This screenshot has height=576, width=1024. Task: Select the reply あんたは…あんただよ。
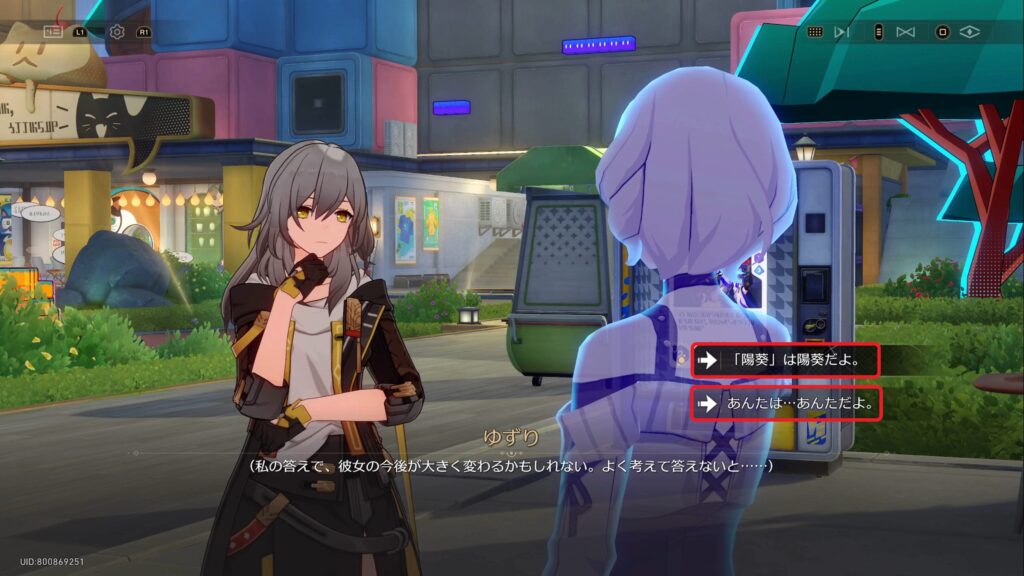784,404
